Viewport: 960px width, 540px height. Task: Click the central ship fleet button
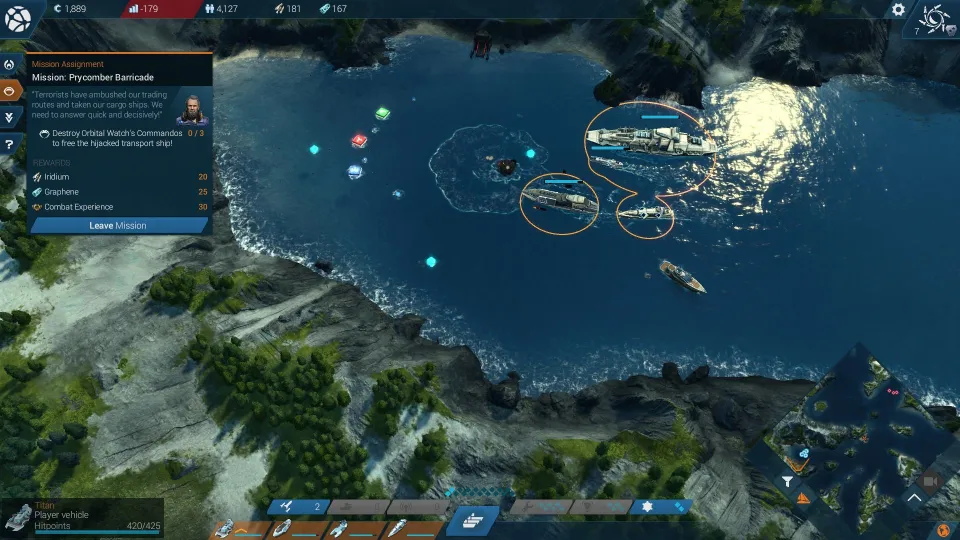472,520
